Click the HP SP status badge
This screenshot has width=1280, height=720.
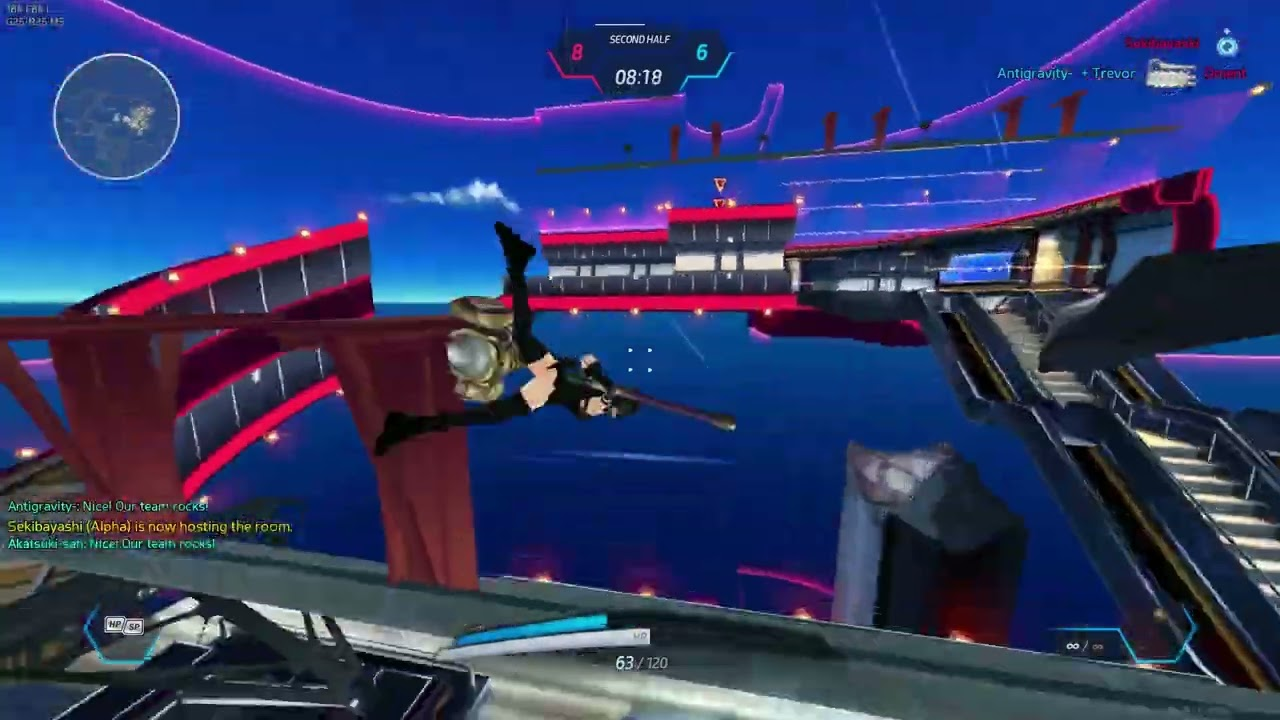tap(125, 626)
